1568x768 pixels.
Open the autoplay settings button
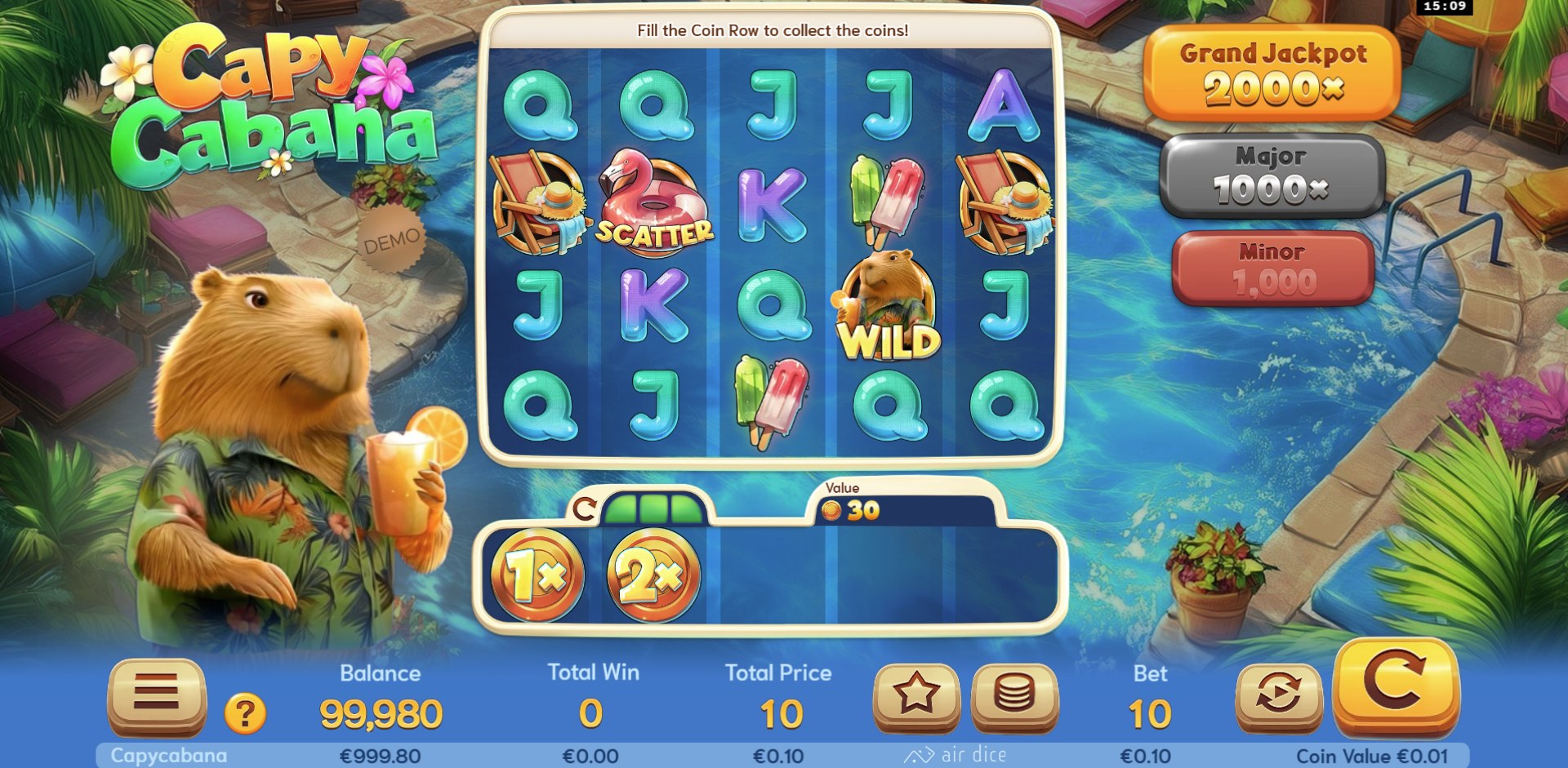coord(1278,695)
